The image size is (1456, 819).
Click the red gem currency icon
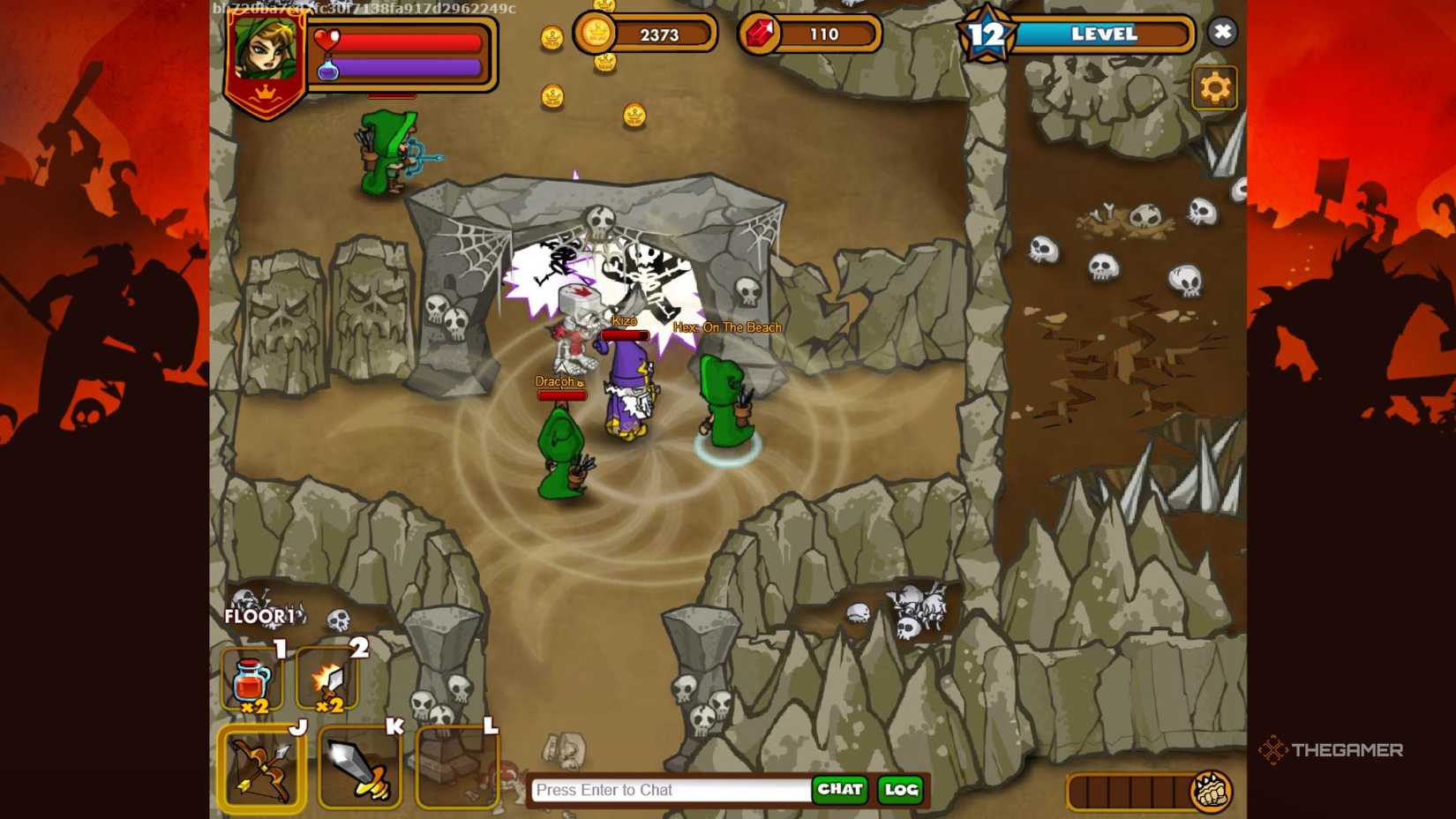pos(761,34)
